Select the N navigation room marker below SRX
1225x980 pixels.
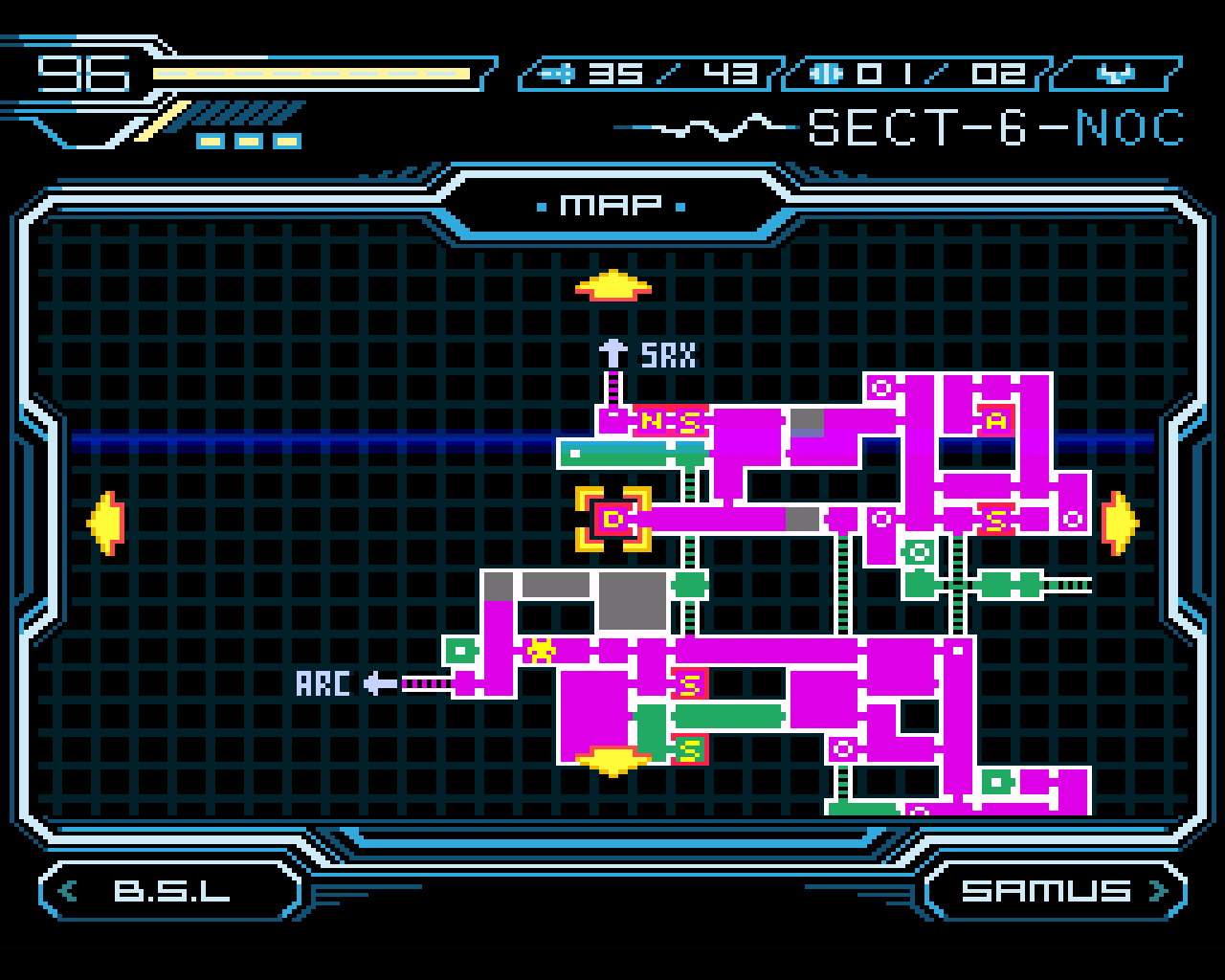pyautogui.click(x=654, y=419)
